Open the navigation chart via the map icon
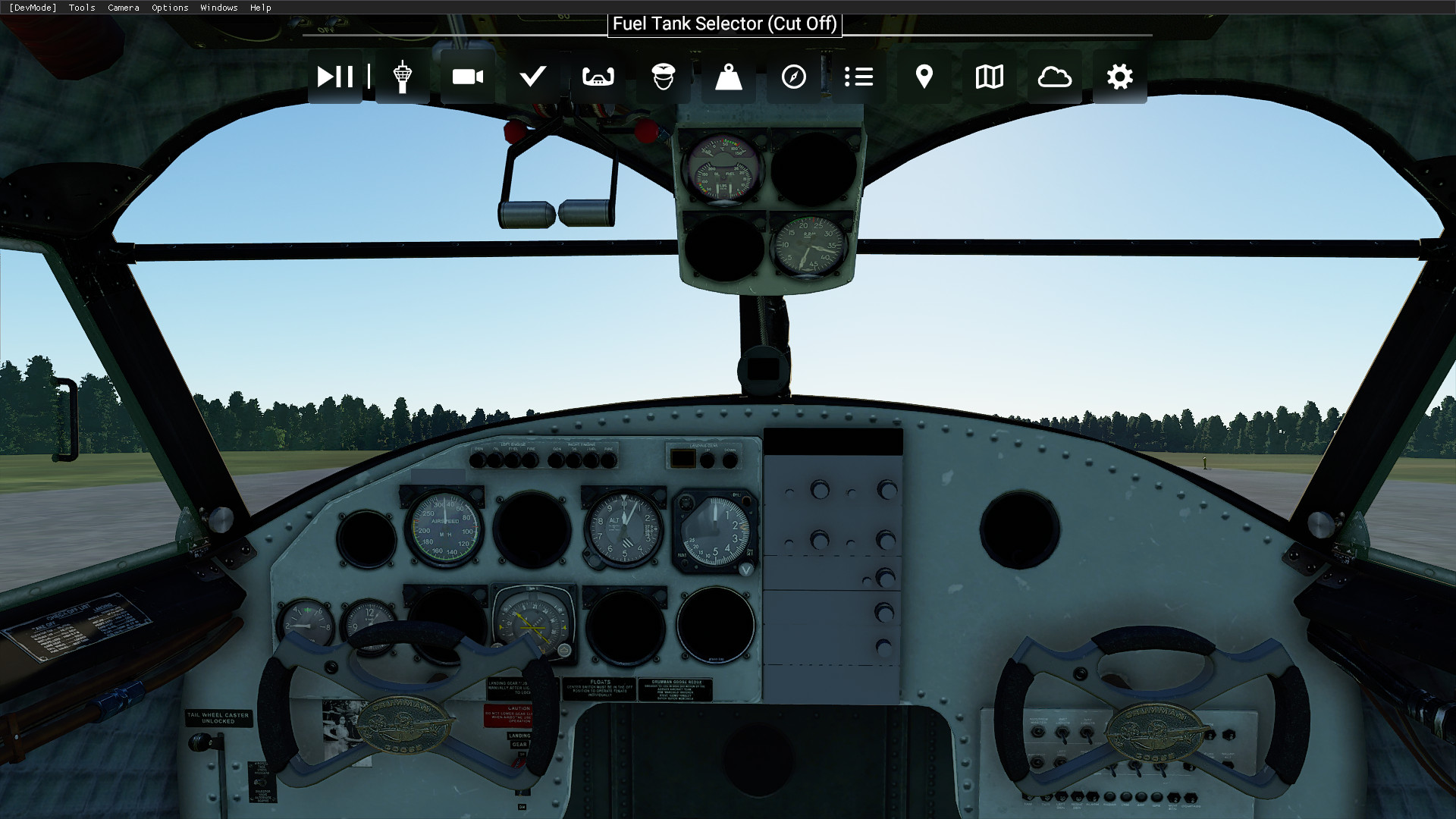This screenshot has width=1456, height=819. point(988,76)
